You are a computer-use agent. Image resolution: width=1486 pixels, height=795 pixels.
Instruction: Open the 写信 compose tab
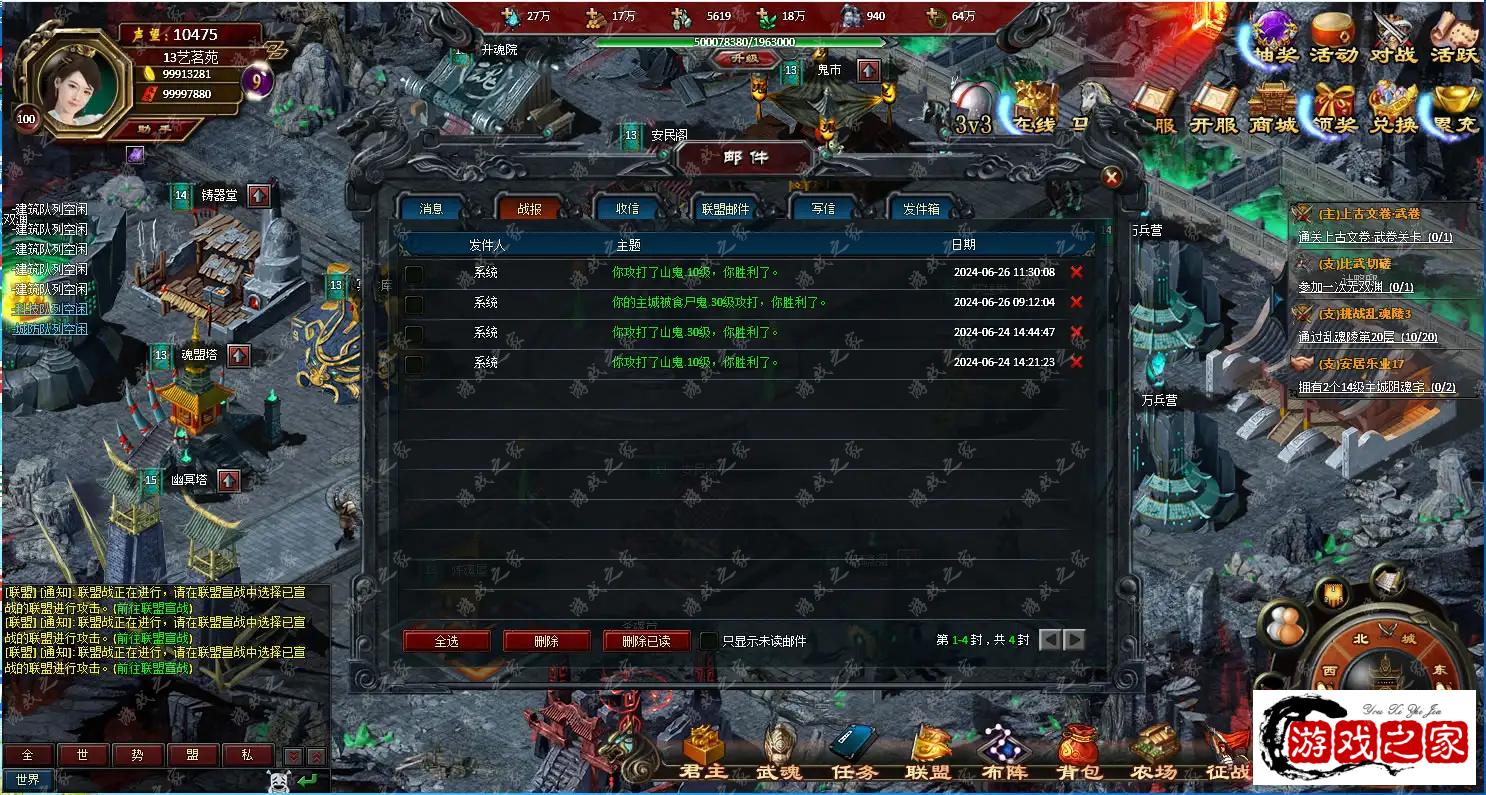point(823,209)
